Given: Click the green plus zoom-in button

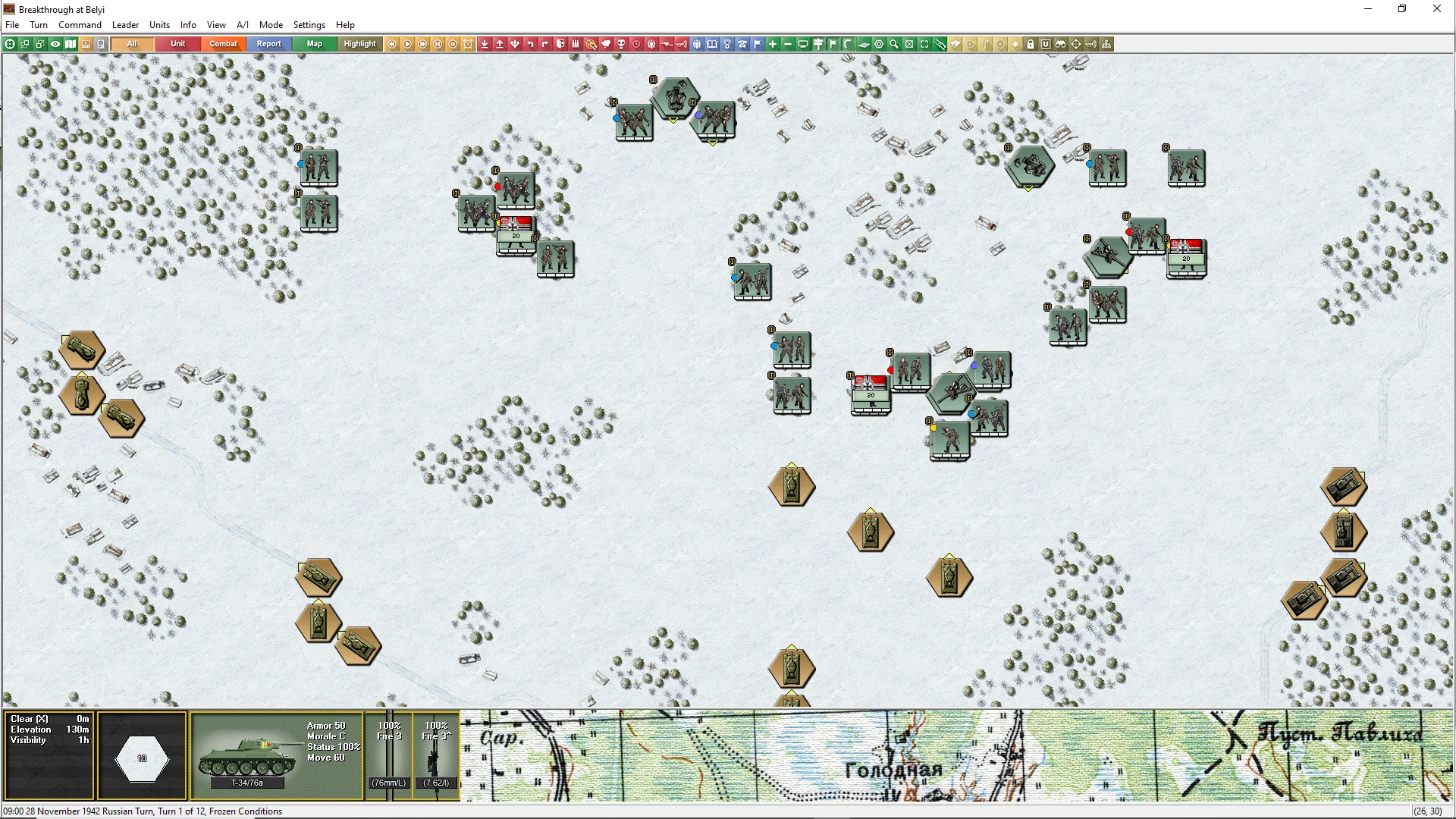Looking at the screenshot, I should pyautogui.click(x=773, y=44).
